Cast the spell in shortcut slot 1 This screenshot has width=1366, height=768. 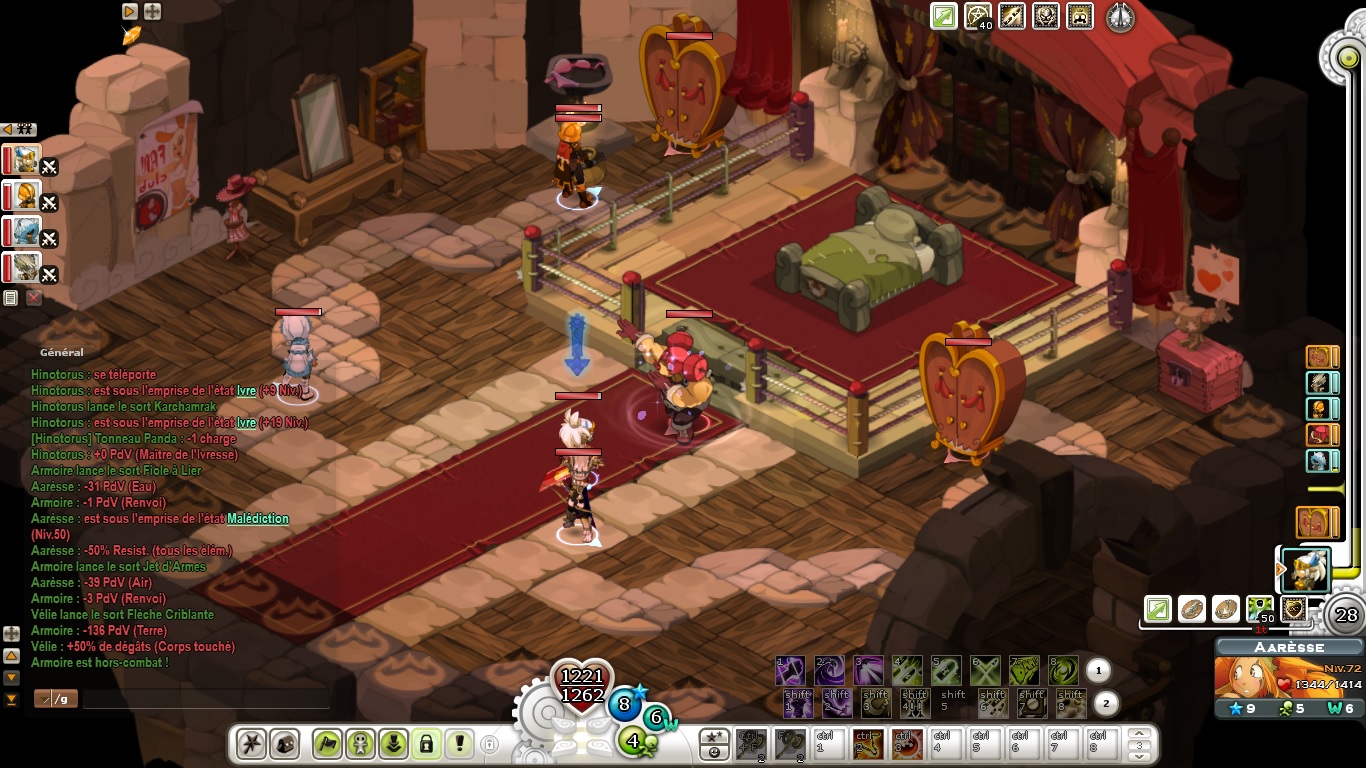791,670
